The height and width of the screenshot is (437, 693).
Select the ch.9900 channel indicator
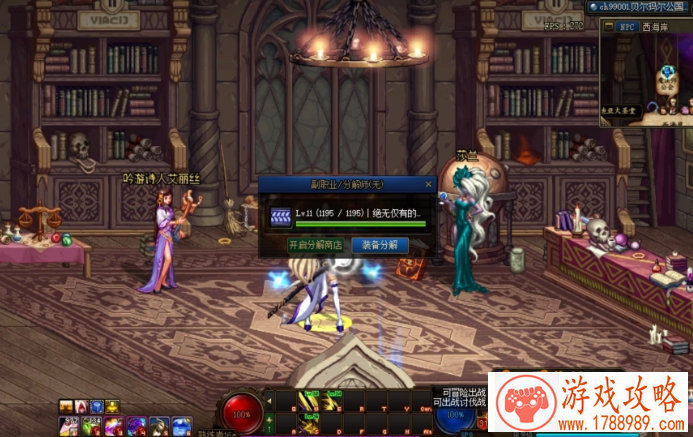pyautogui.click(x=638, y=7)
